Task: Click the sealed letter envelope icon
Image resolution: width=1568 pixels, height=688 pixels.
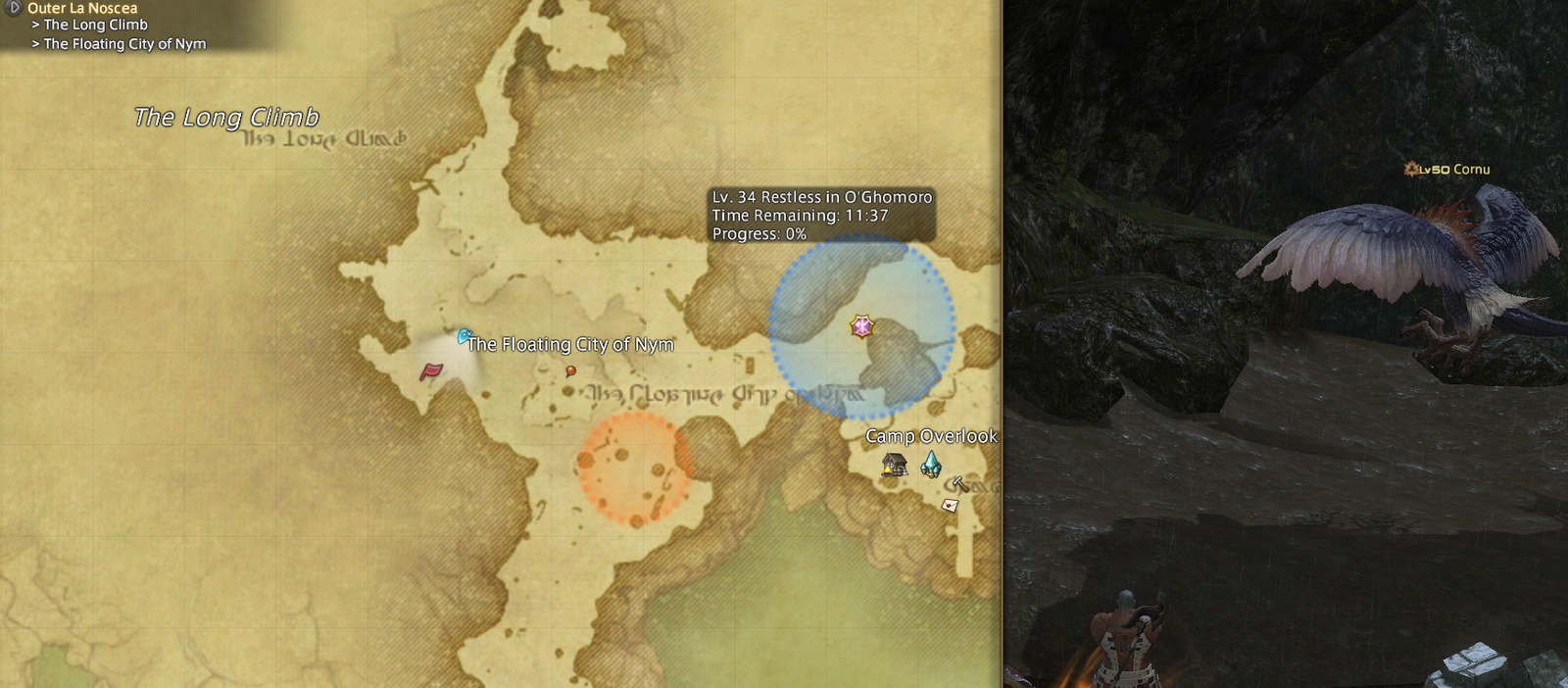Action: (x=950, y=506)
